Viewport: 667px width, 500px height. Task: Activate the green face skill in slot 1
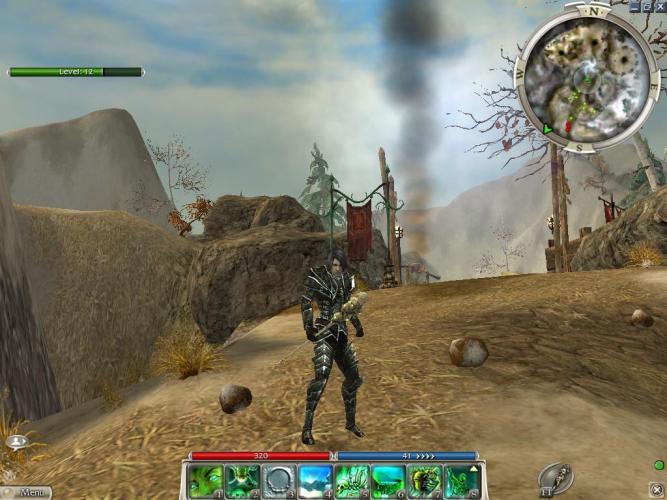click(205, 481)
